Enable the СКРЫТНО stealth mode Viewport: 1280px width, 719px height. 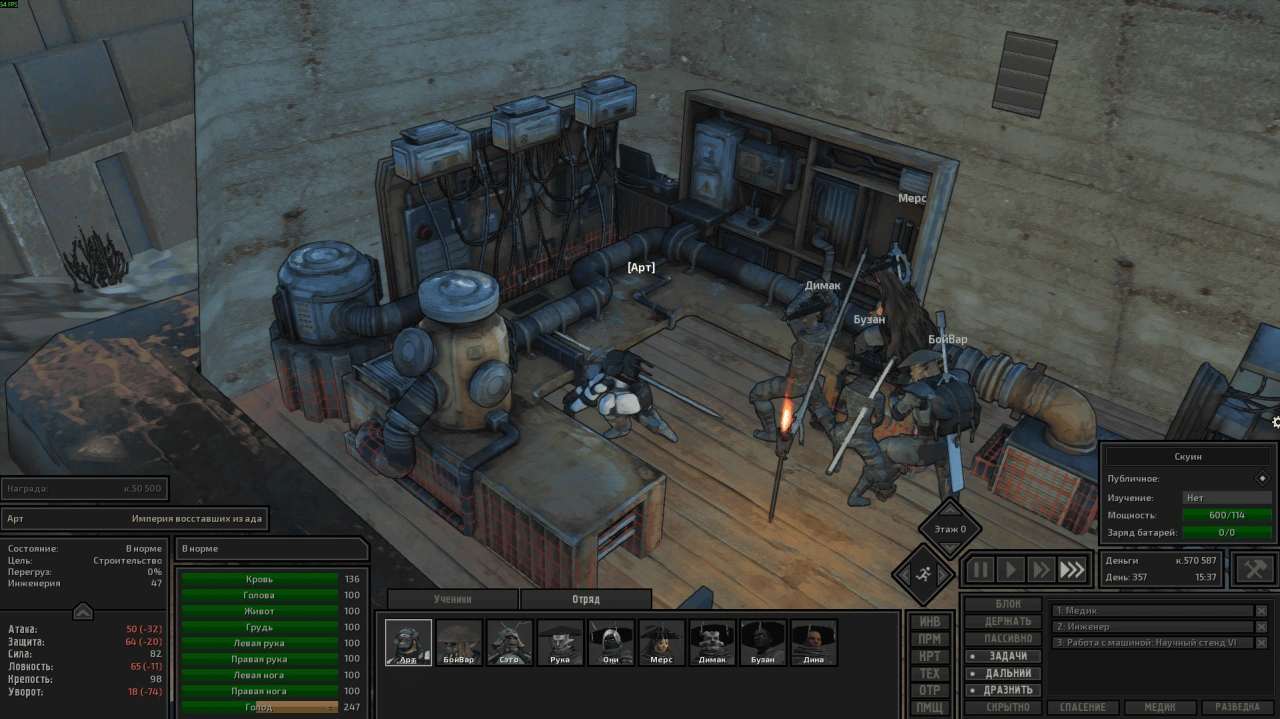1008,707
